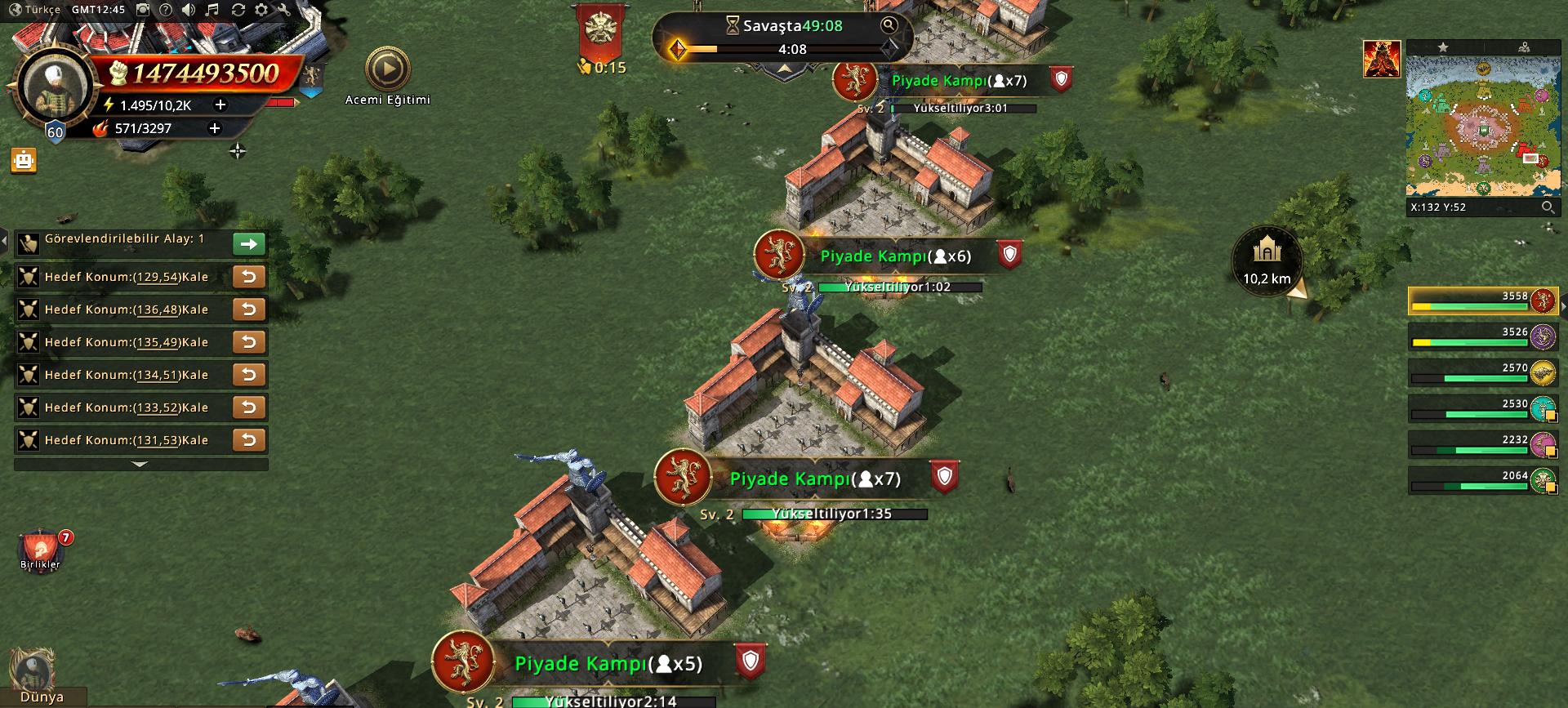This screenshot has width=1568, height=708.
Task: Open the Türkçe language selector
Action: tap(34, 10)
